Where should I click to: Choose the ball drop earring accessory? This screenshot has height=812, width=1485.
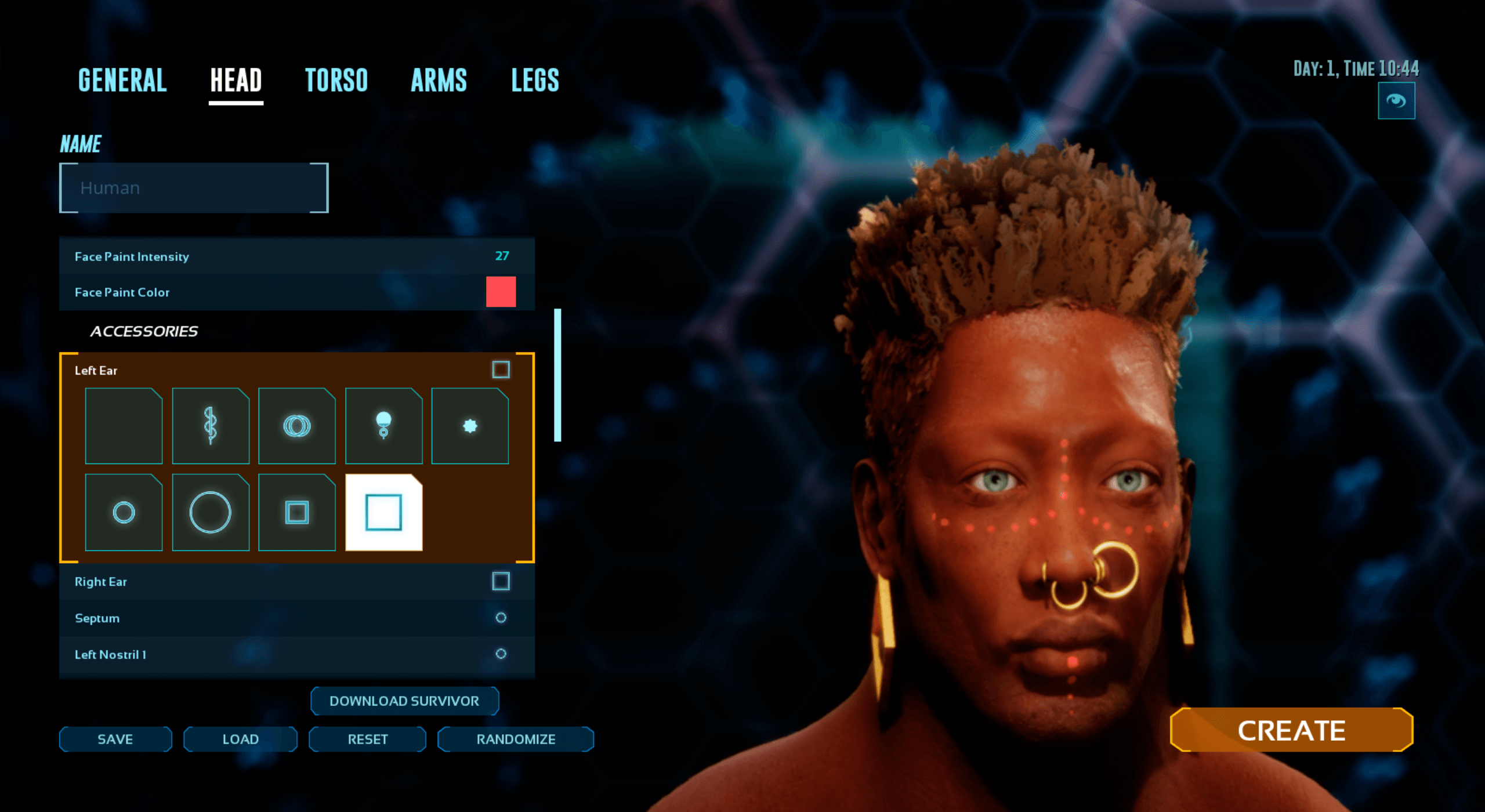tap(383, 426)
